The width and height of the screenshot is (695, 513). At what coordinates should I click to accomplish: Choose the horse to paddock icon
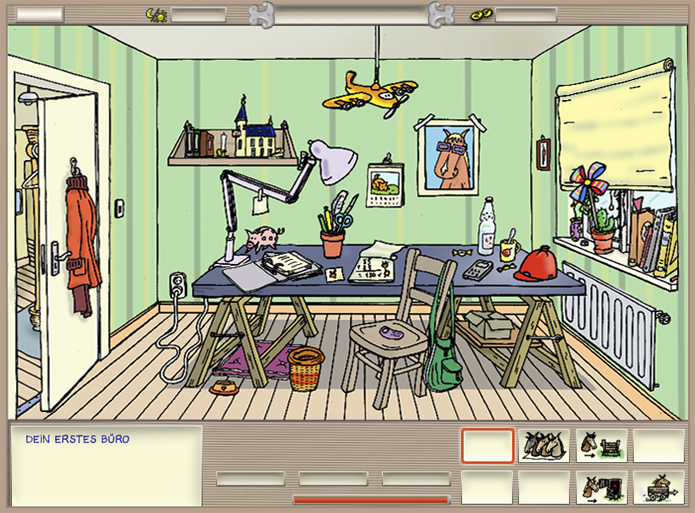point(601,445)
